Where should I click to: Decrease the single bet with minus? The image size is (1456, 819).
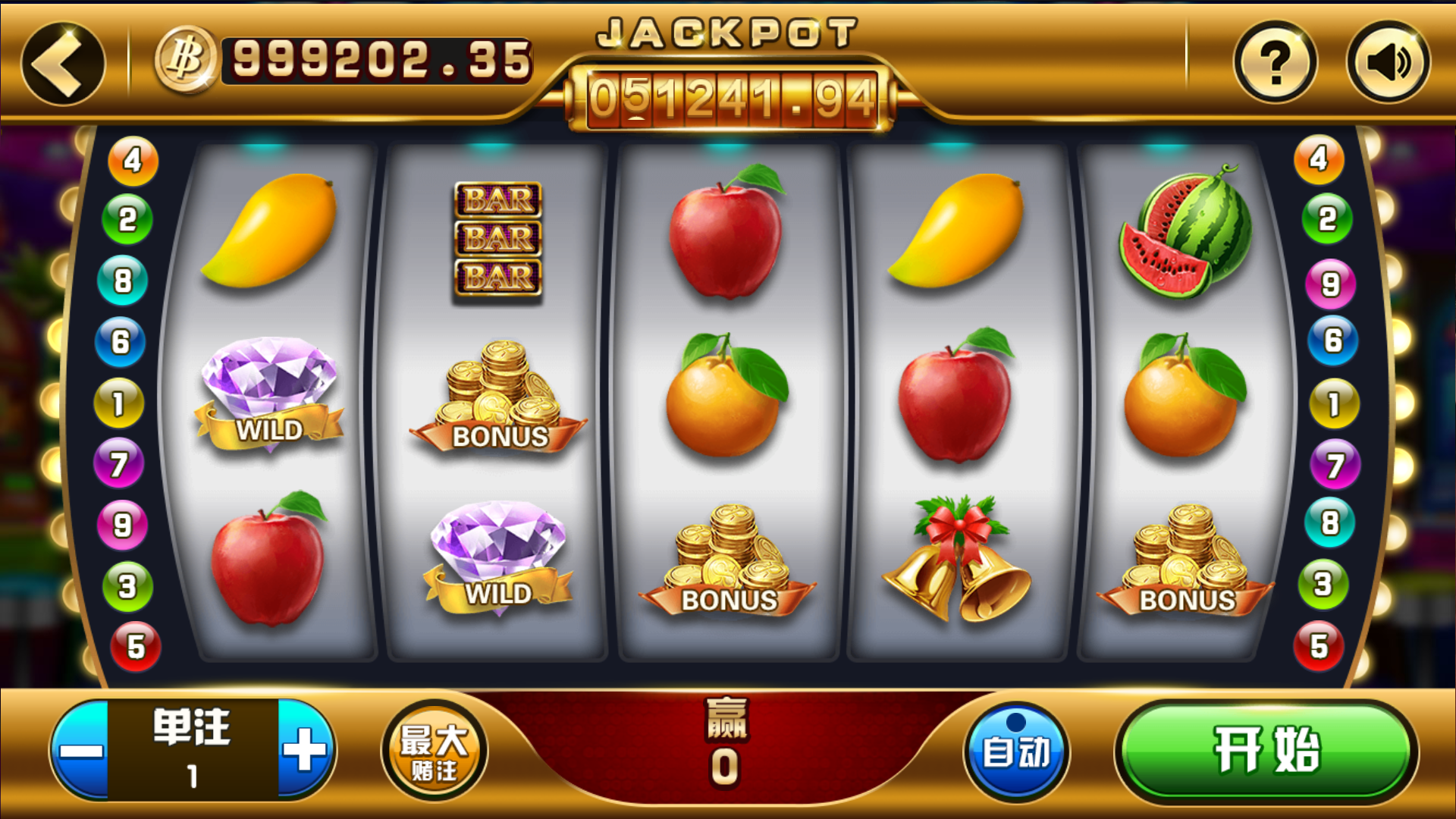click(x=81, y=750)
